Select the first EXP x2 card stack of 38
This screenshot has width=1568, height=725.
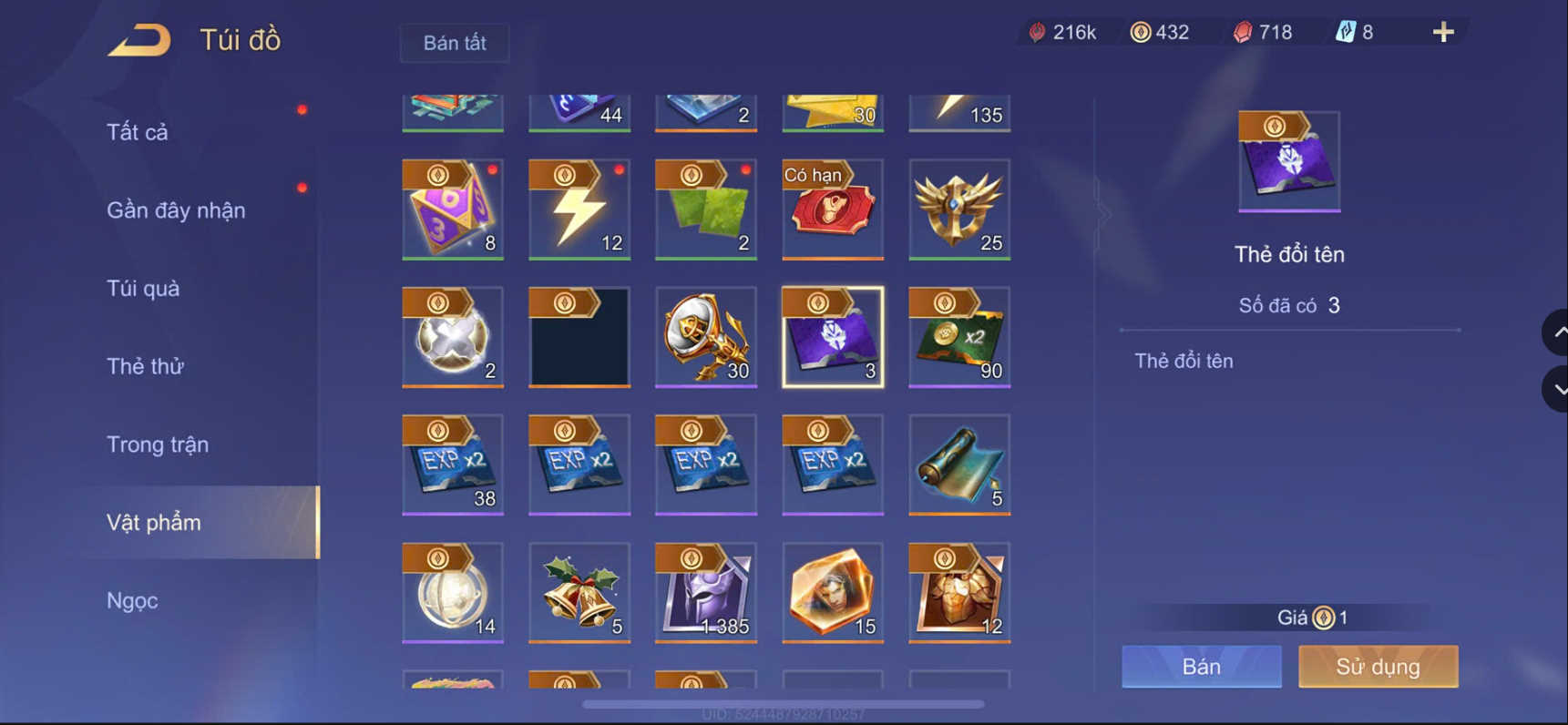point(453,465)
